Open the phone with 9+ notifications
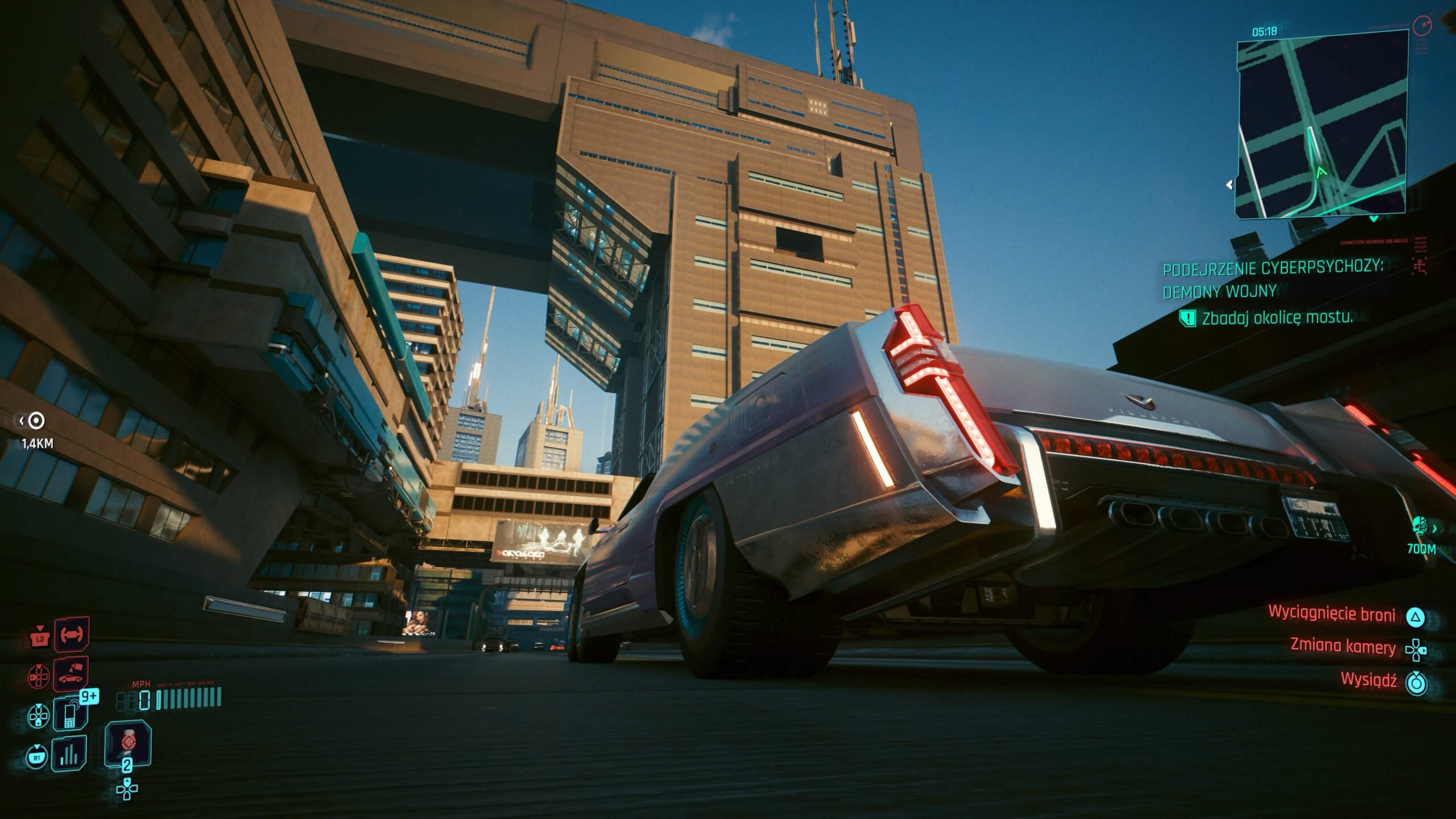This screenshot has width=1456, height=819. [x=69, y=713]
